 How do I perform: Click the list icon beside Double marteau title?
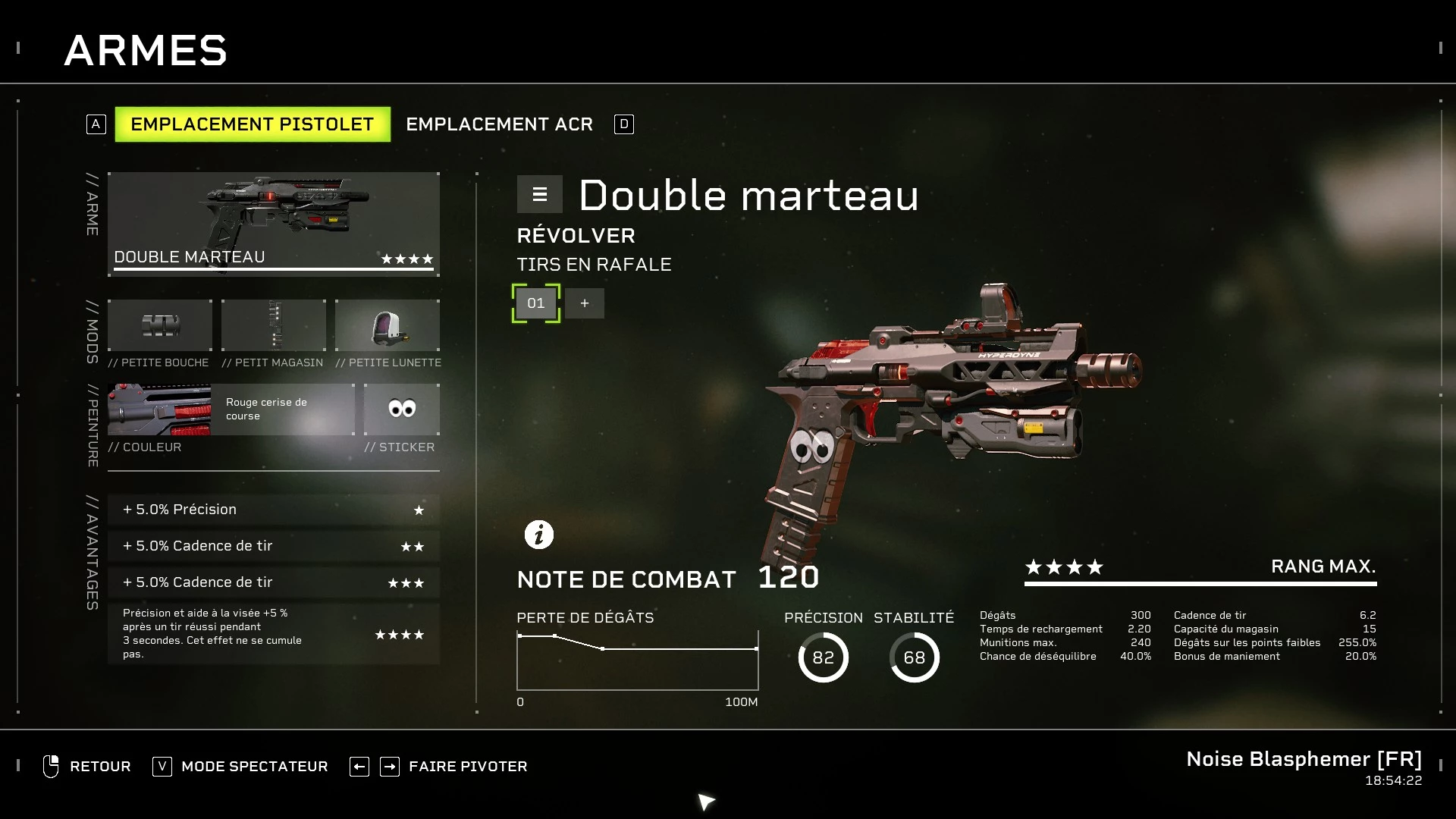539,194
